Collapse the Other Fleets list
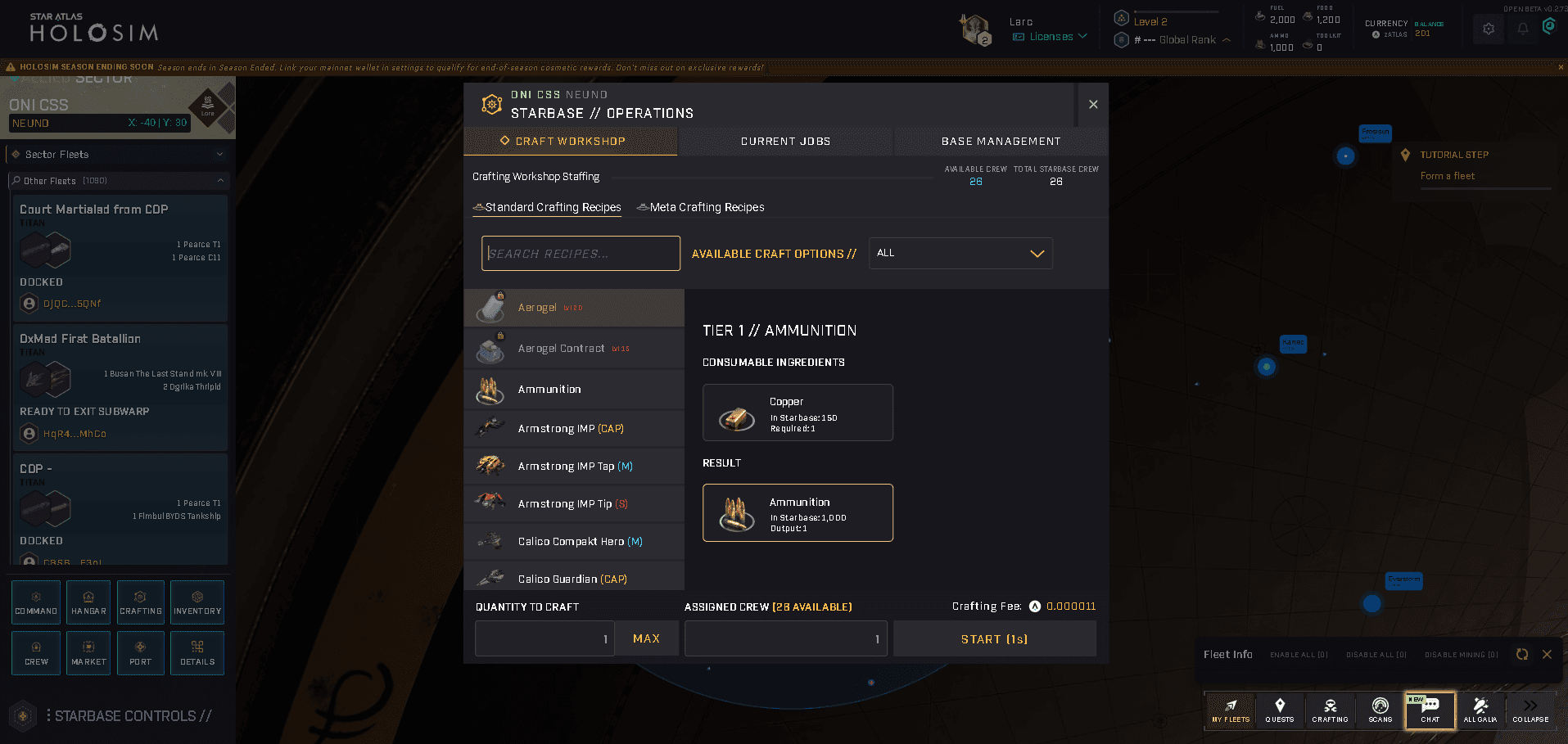Screen dimensions: 1568x744 [221, 180]
